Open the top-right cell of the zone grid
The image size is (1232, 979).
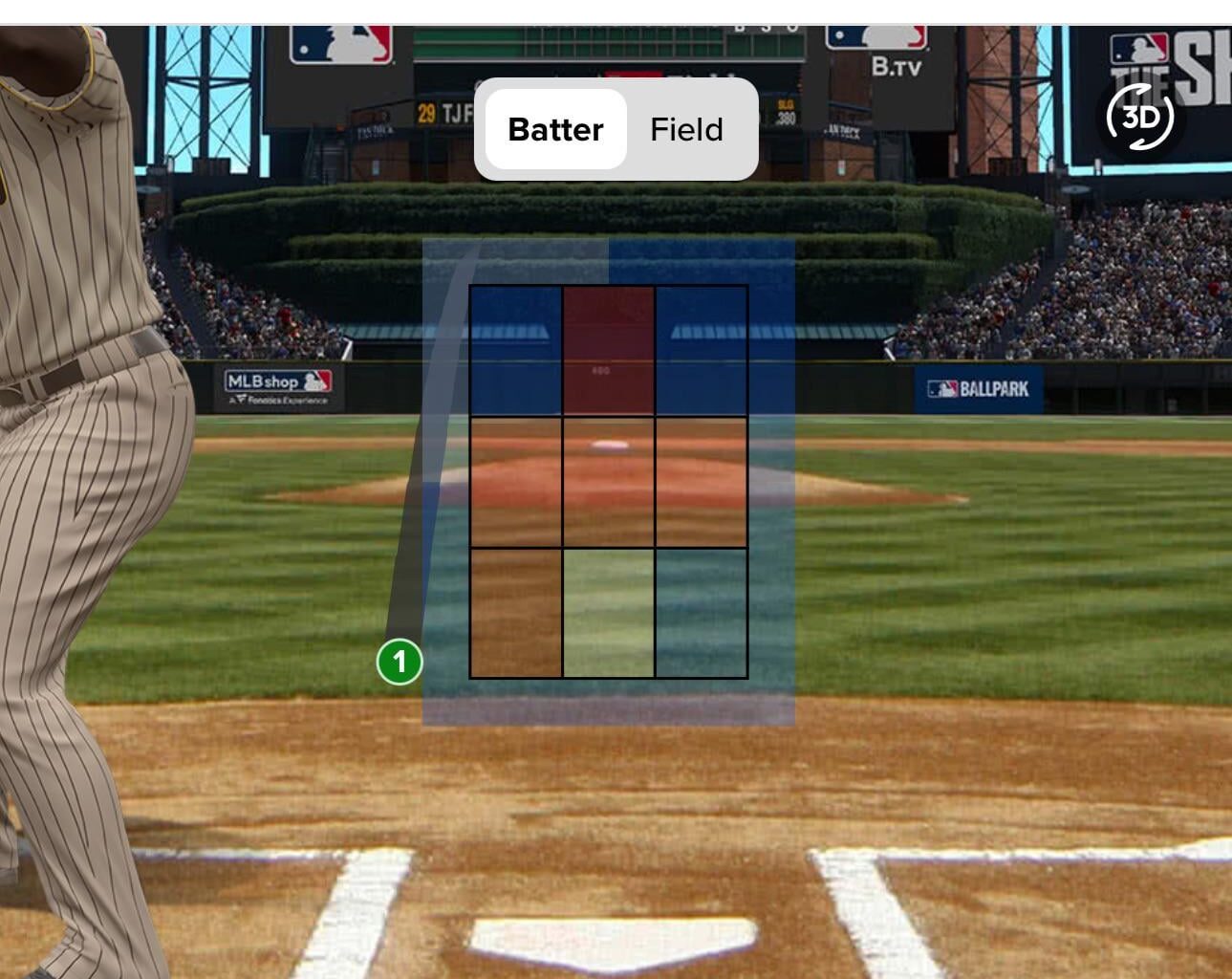(701, 349)
